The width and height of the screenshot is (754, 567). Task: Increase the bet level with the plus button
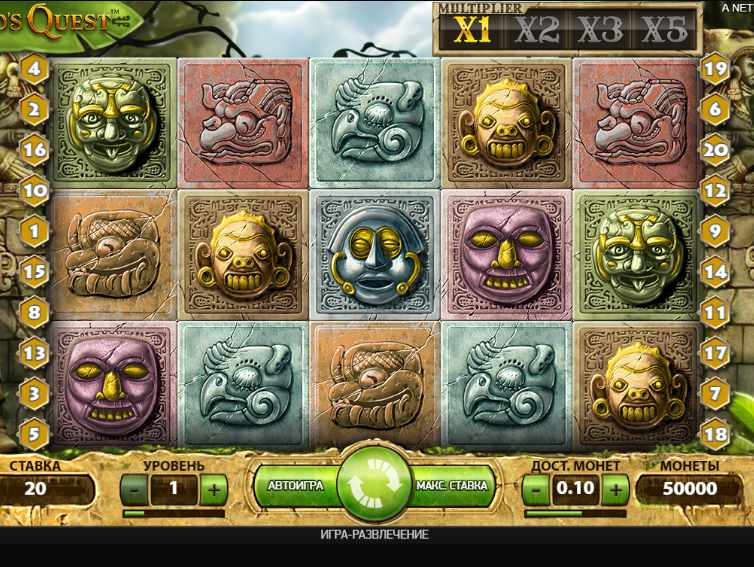pyautogui.click(x=213, y=489)
